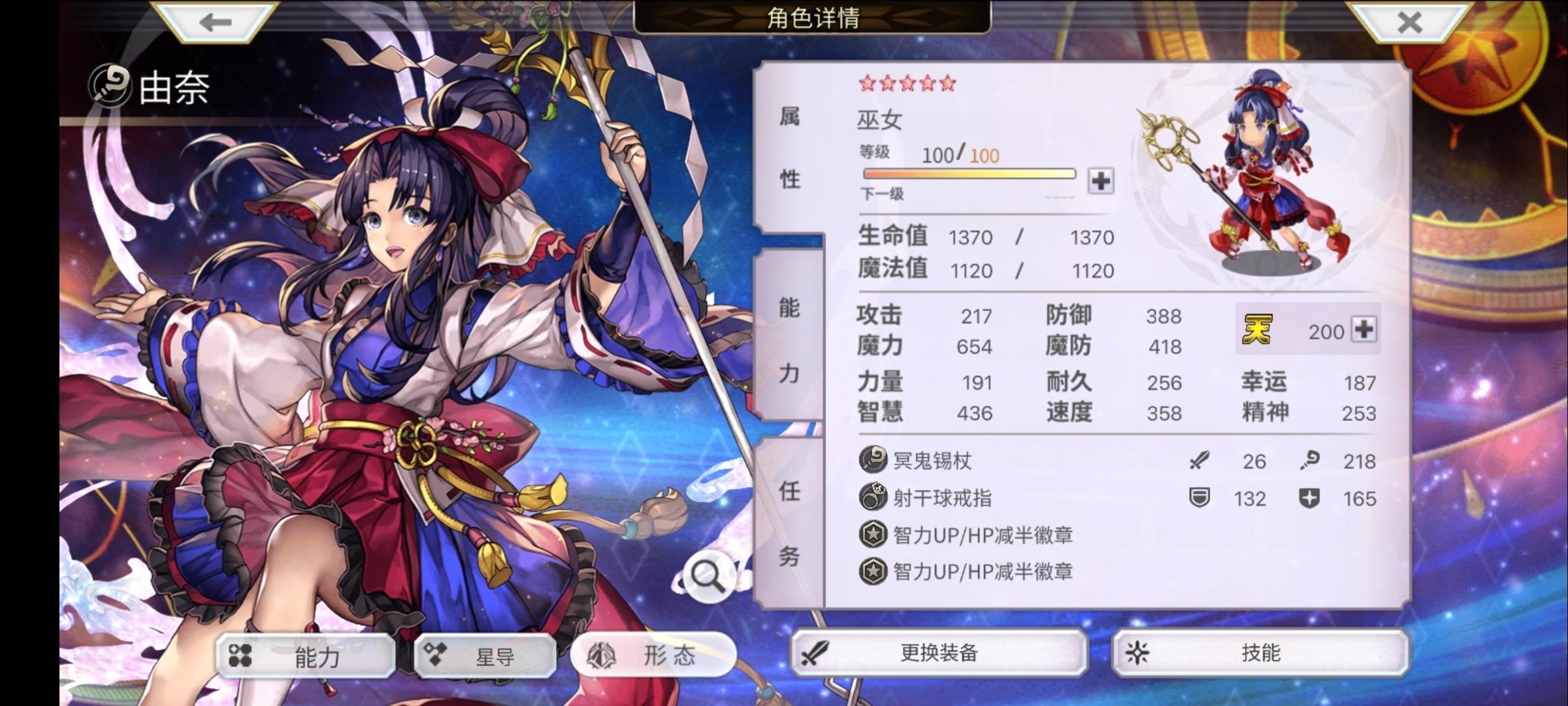The height and width of the screenshot is (706, 1568).
Task: Tap the character chibi model preview
Action: click(1261, 170)
